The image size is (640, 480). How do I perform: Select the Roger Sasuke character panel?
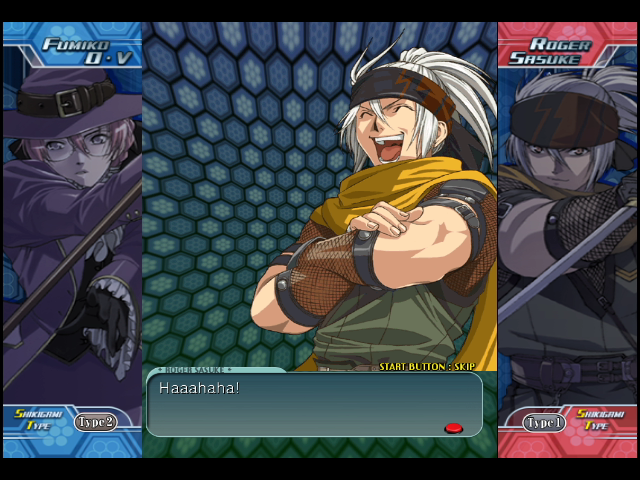[567, 230]
